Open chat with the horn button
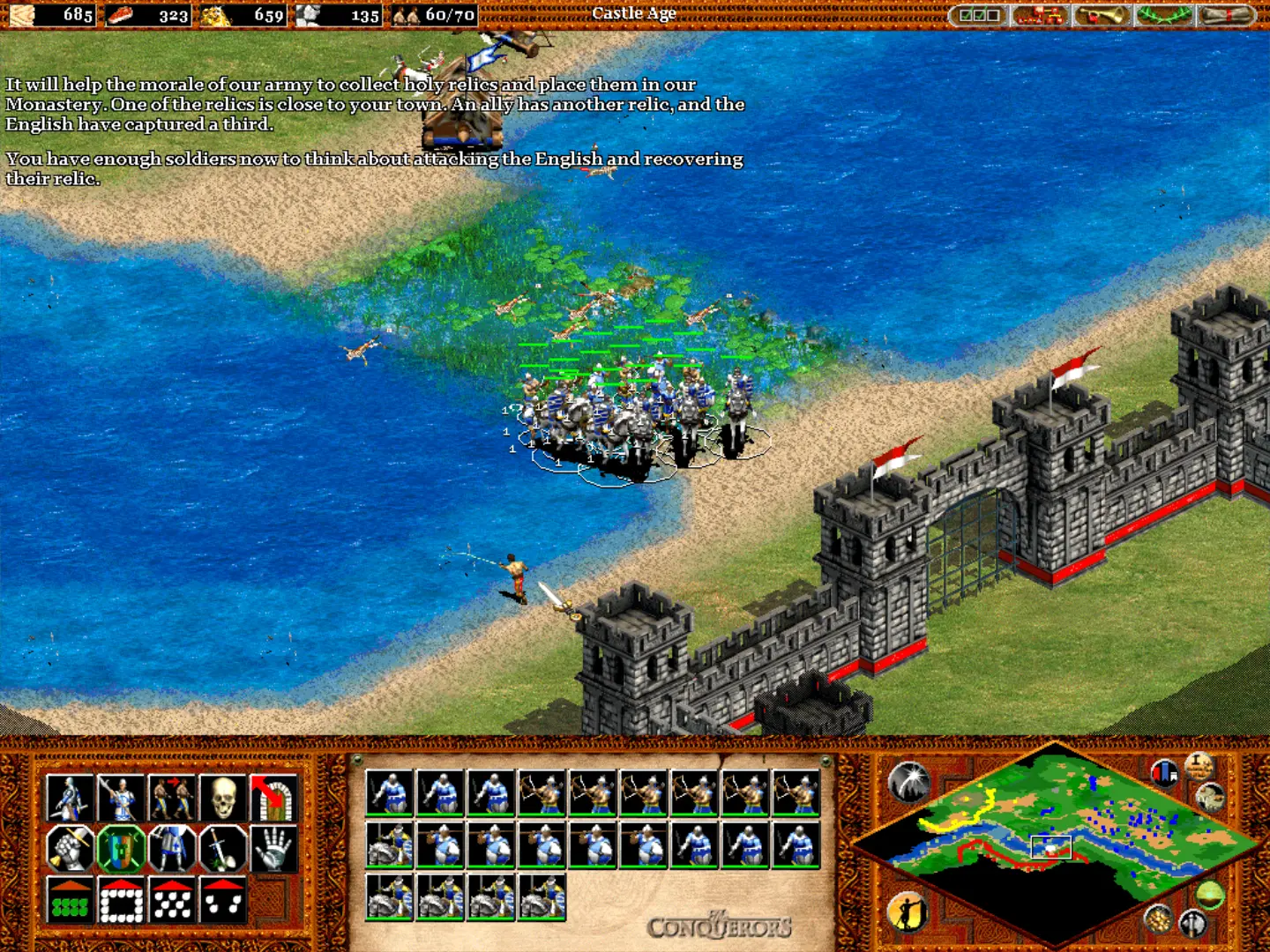 1100,15
